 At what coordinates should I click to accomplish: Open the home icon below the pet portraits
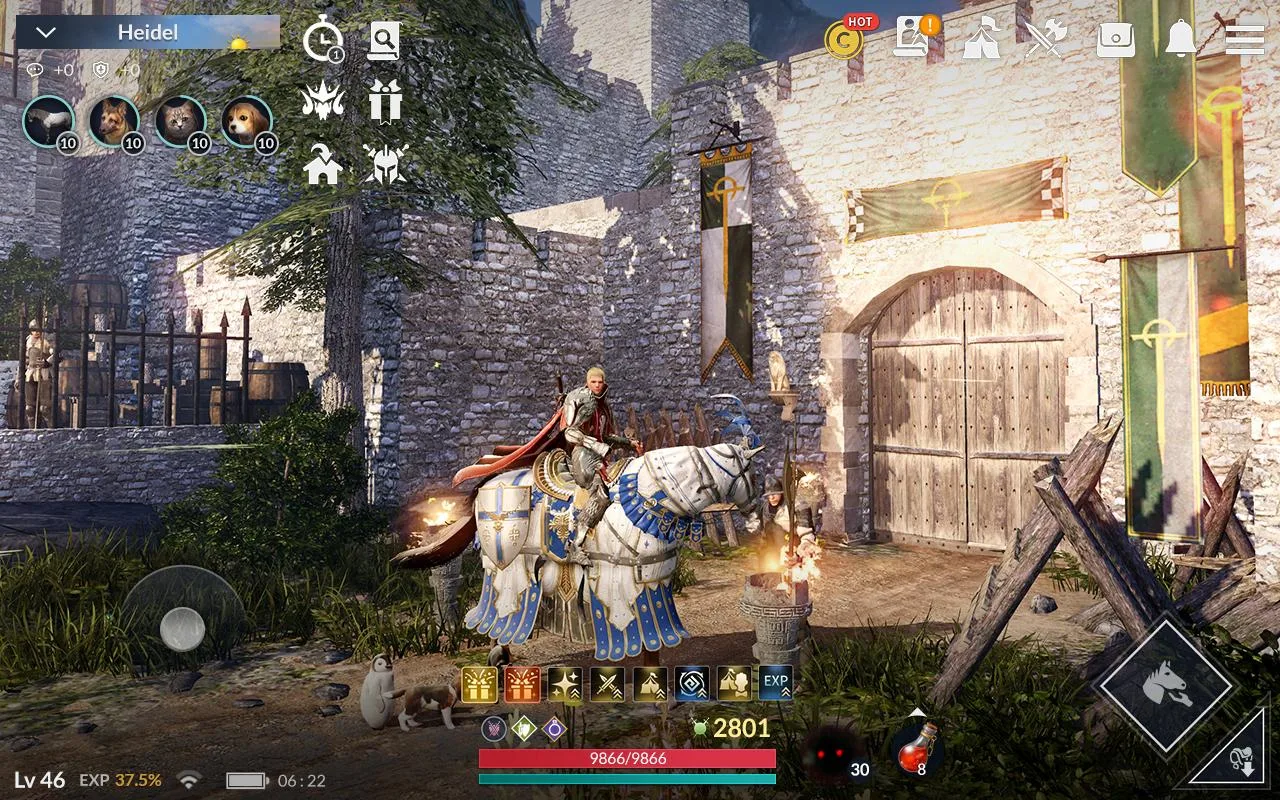[x=325, y=165]
